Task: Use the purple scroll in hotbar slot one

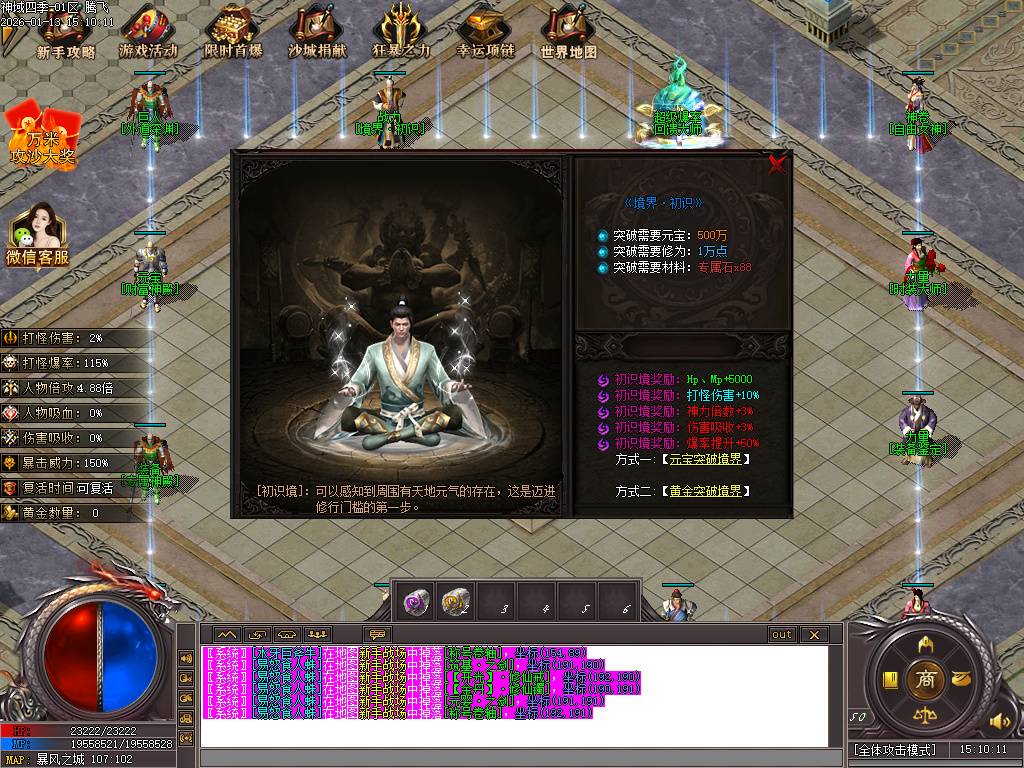Action: coord(416,601)
